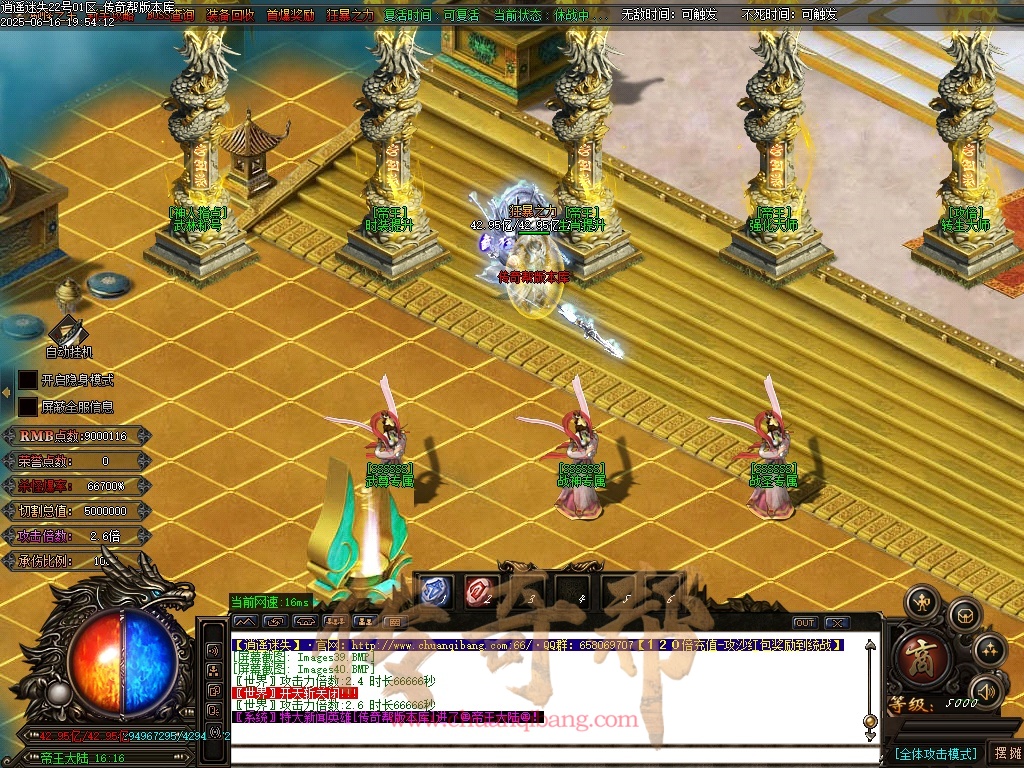Switch the 全体攻击模式 attack mode
Viewport: 1024px width, 768px height.
[935, 753]
